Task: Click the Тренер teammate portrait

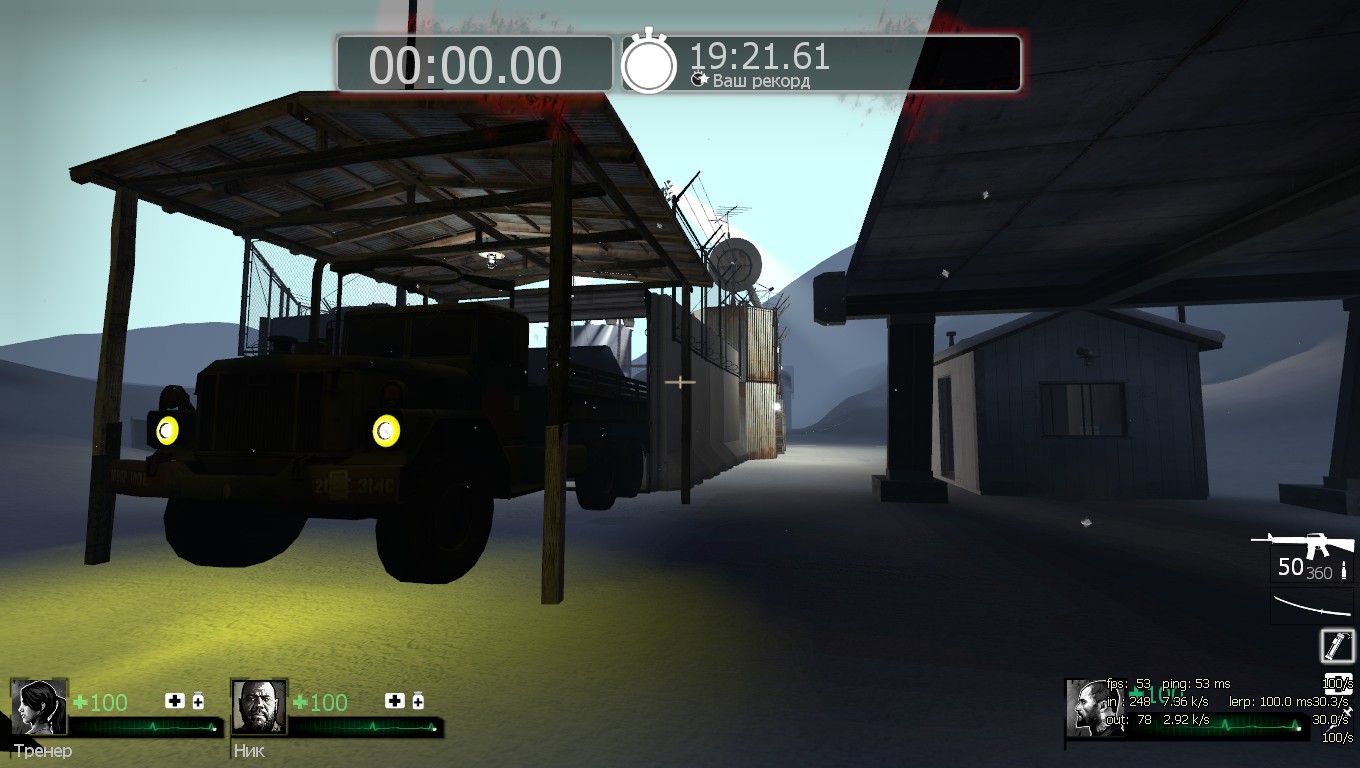Action: pos(39,707)
